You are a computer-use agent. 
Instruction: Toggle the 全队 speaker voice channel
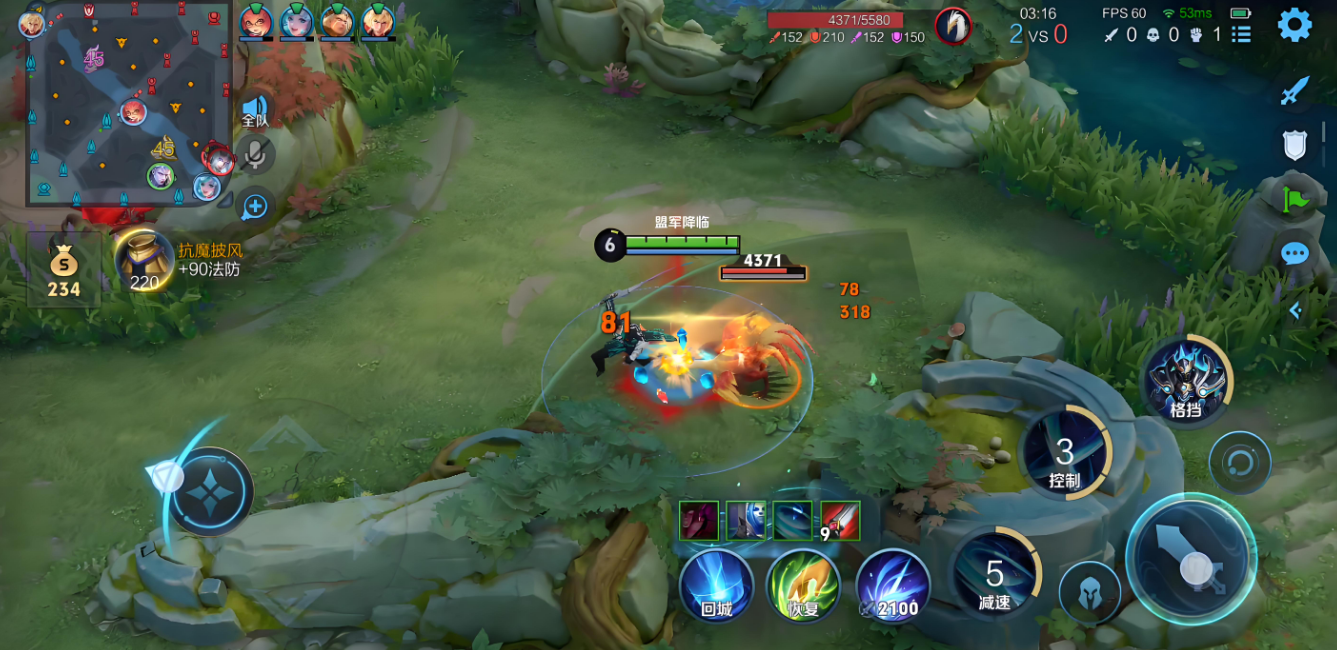[255, 110]
